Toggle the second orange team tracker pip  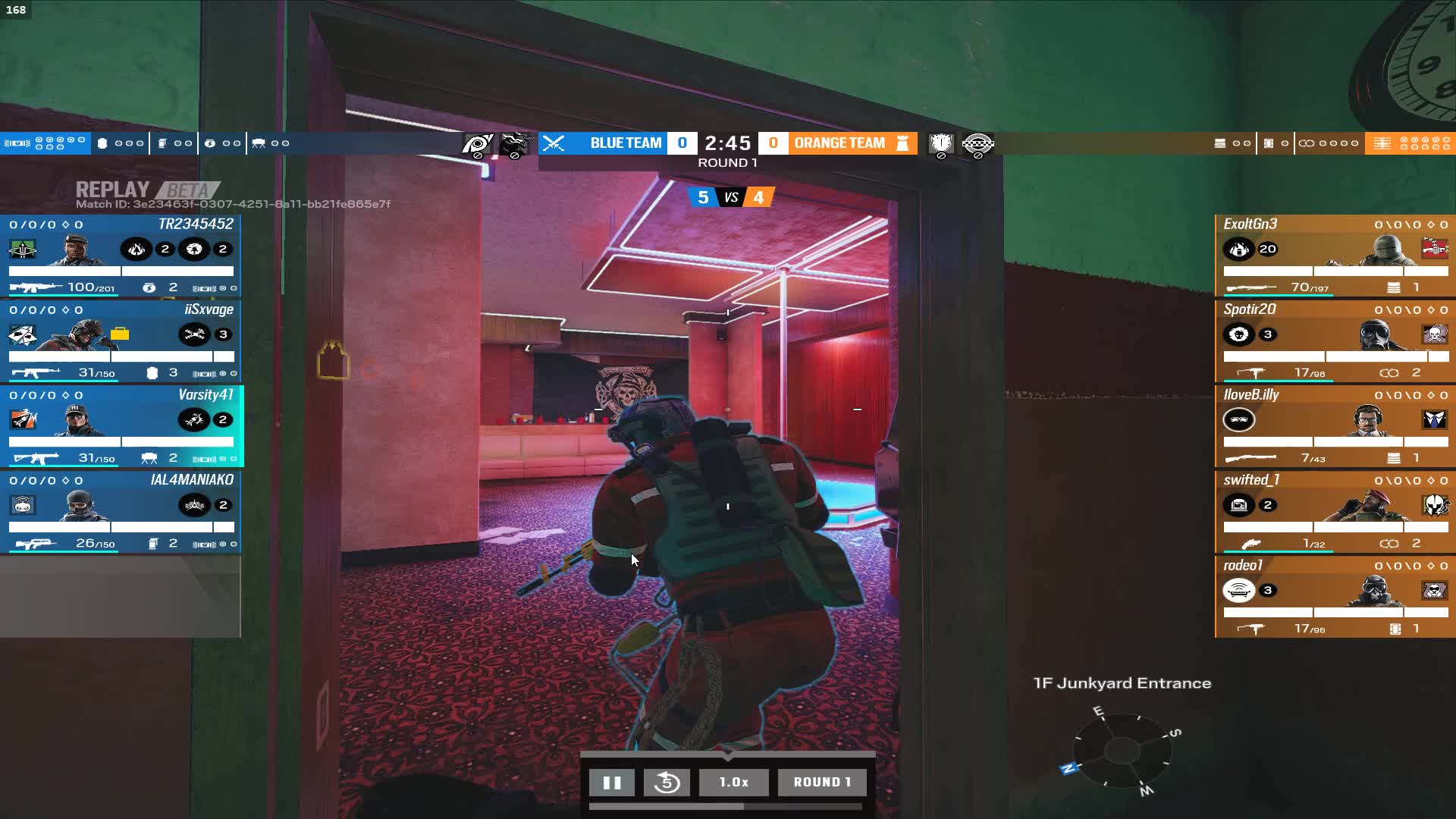(x=1415, y=140)
